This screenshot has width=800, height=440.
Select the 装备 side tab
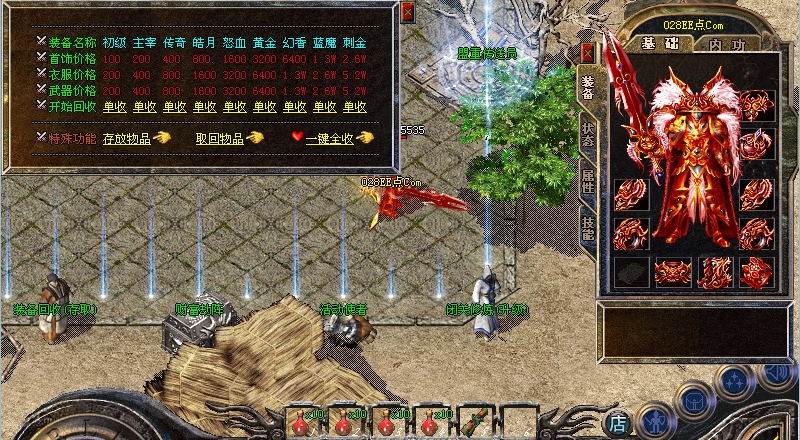(587, 84)
